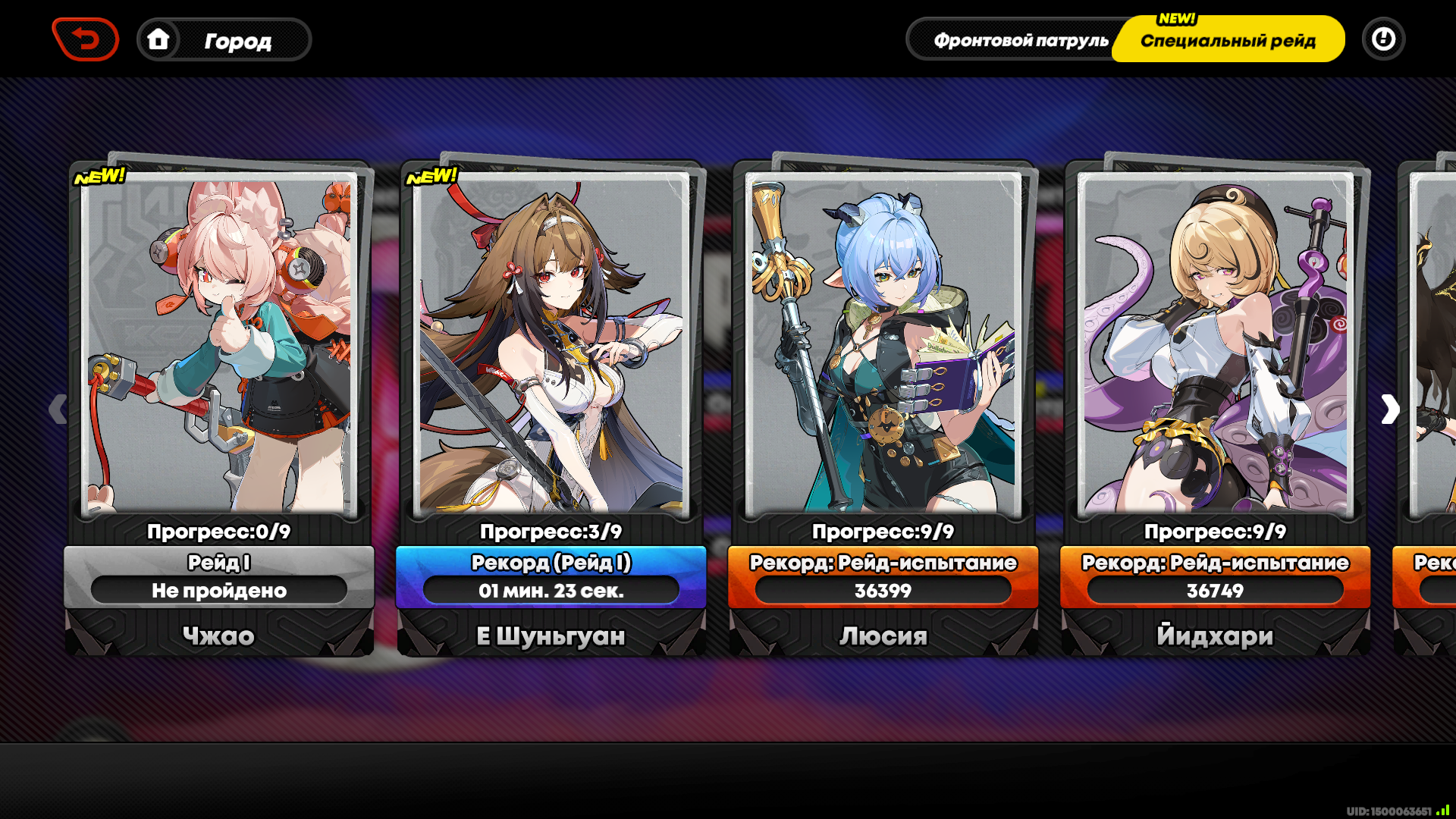Open the Люсия raid card
The height and width of the screenshot is (819, 1456).
[883, 349]
